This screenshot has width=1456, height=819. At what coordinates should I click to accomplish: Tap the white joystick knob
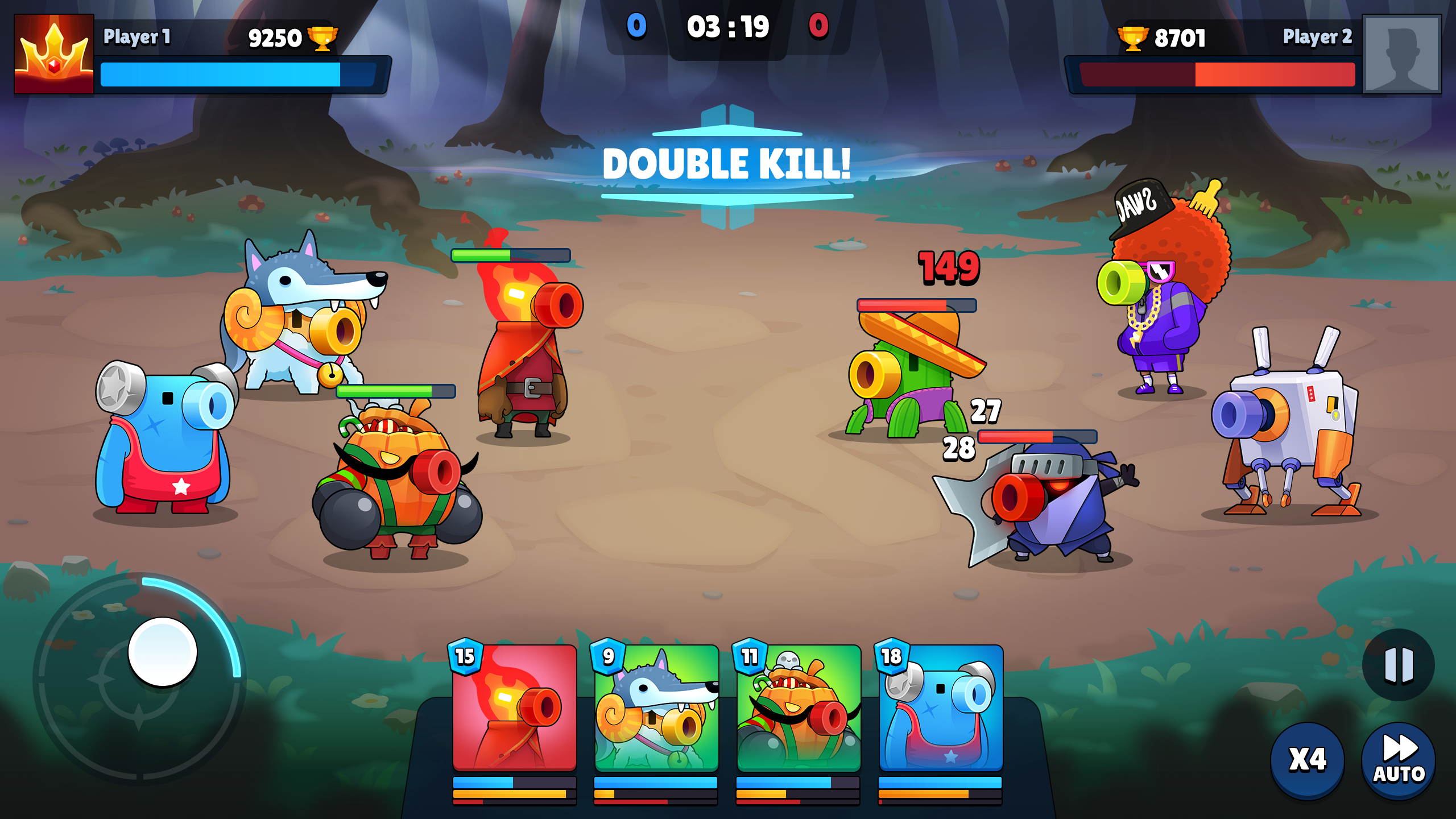click(x=163, y=652)
